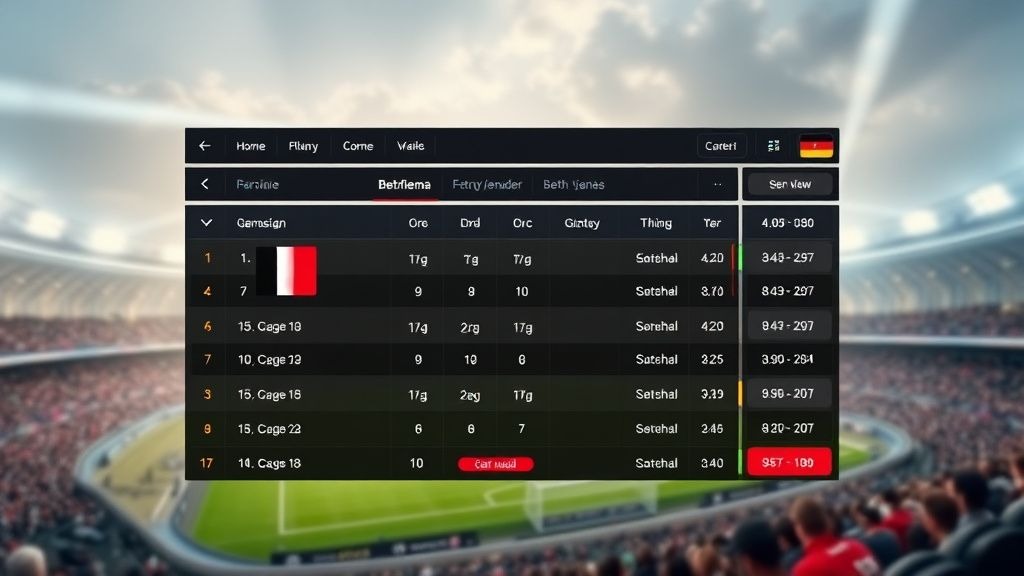Open the Waile menu entry
1024x576 pixels.
pyautogui.click(x=410, y=146)
